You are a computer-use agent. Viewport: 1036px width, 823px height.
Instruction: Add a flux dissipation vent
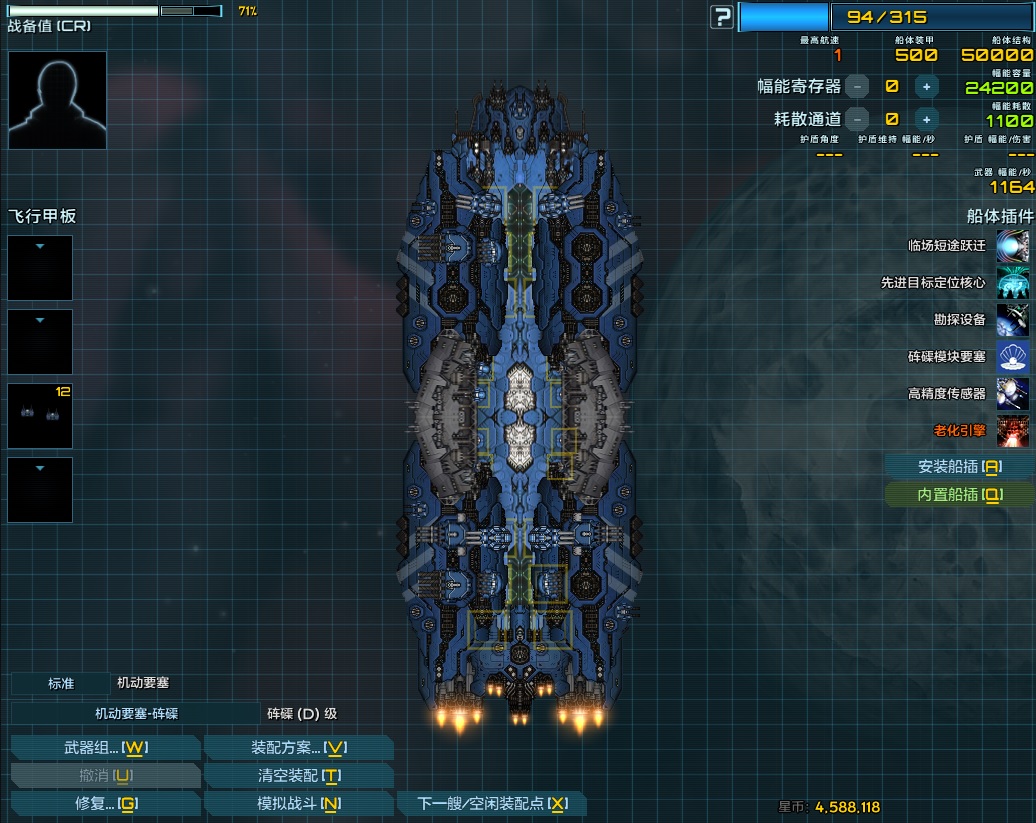pos(926,119)
